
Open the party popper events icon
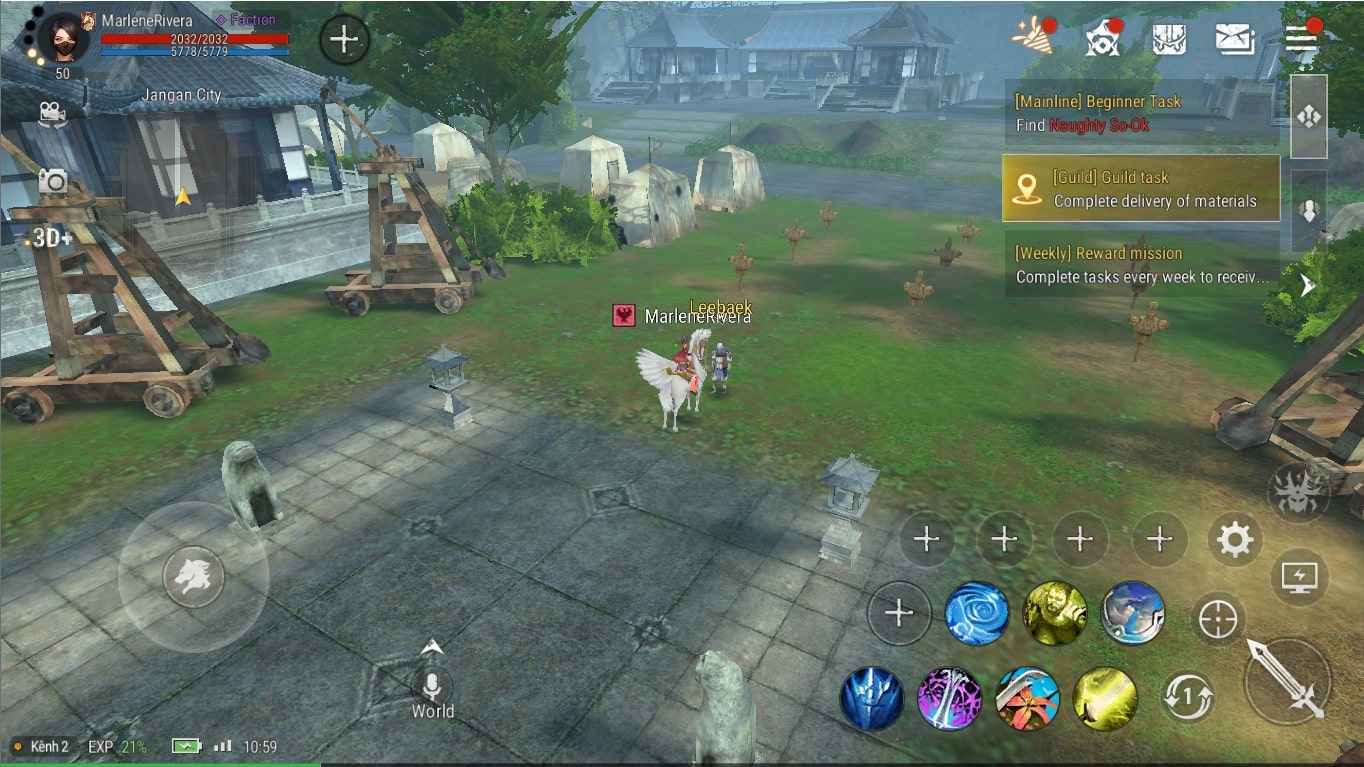click(1032, 37)
